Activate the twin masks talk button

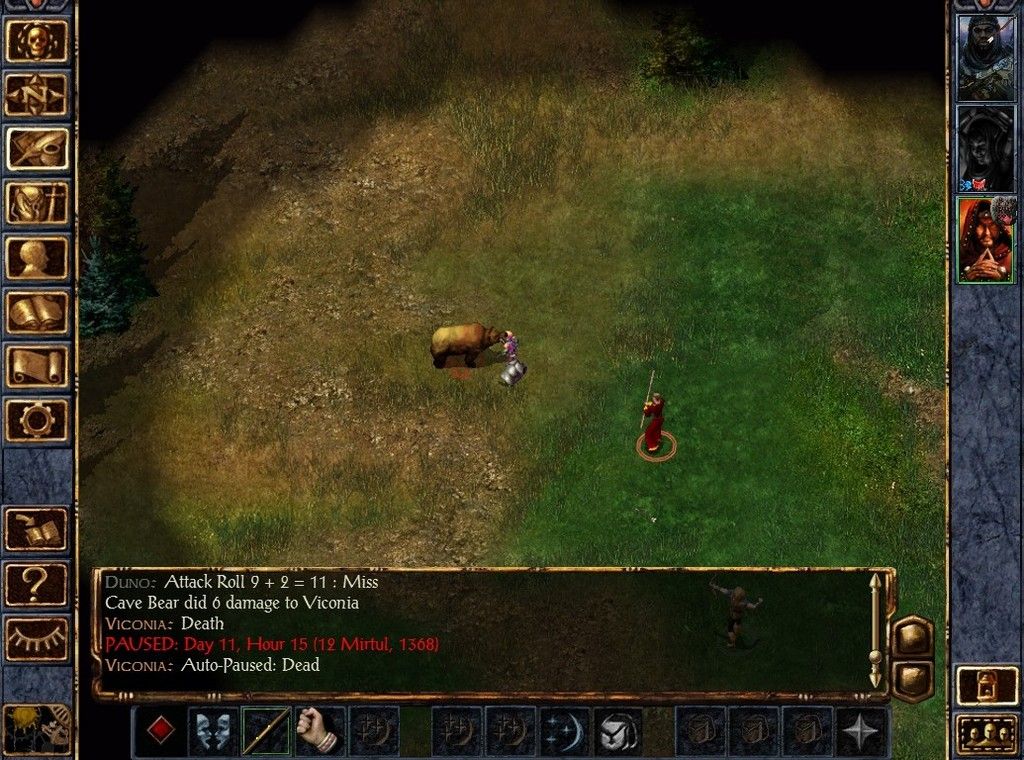coord(213,732)
